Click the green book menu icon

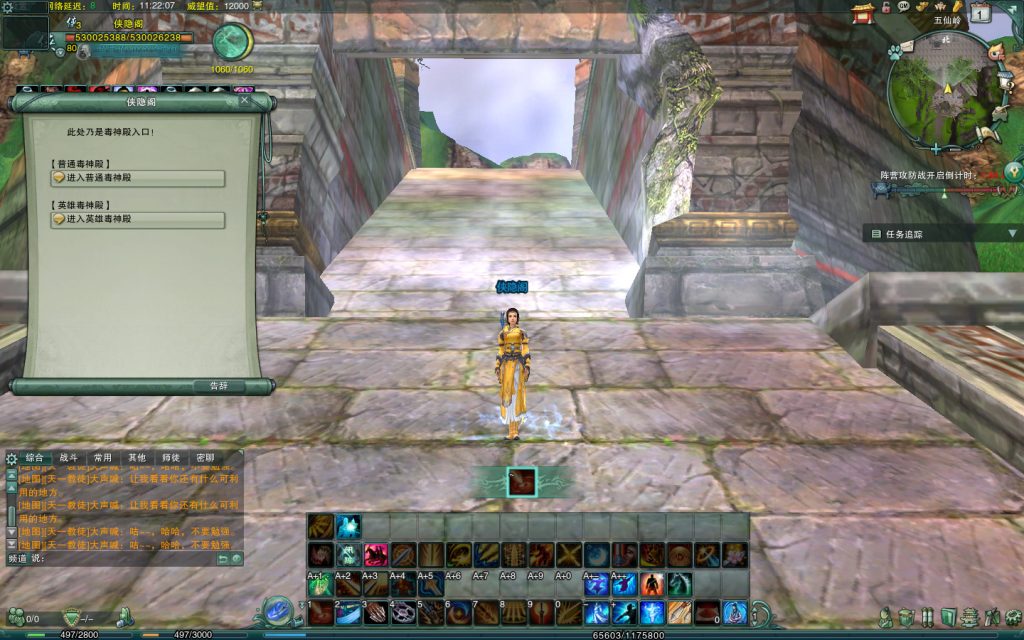coord(949,616)
